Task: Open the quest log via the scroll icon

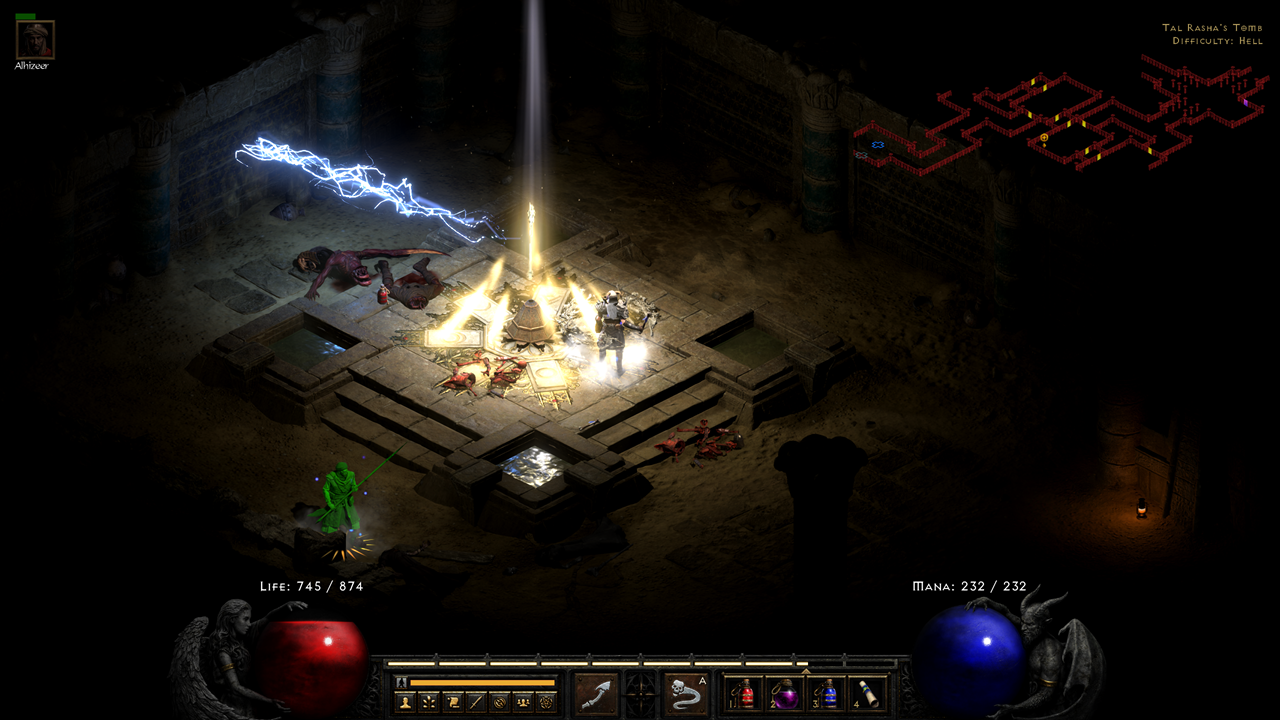Action: coord(452,702)
